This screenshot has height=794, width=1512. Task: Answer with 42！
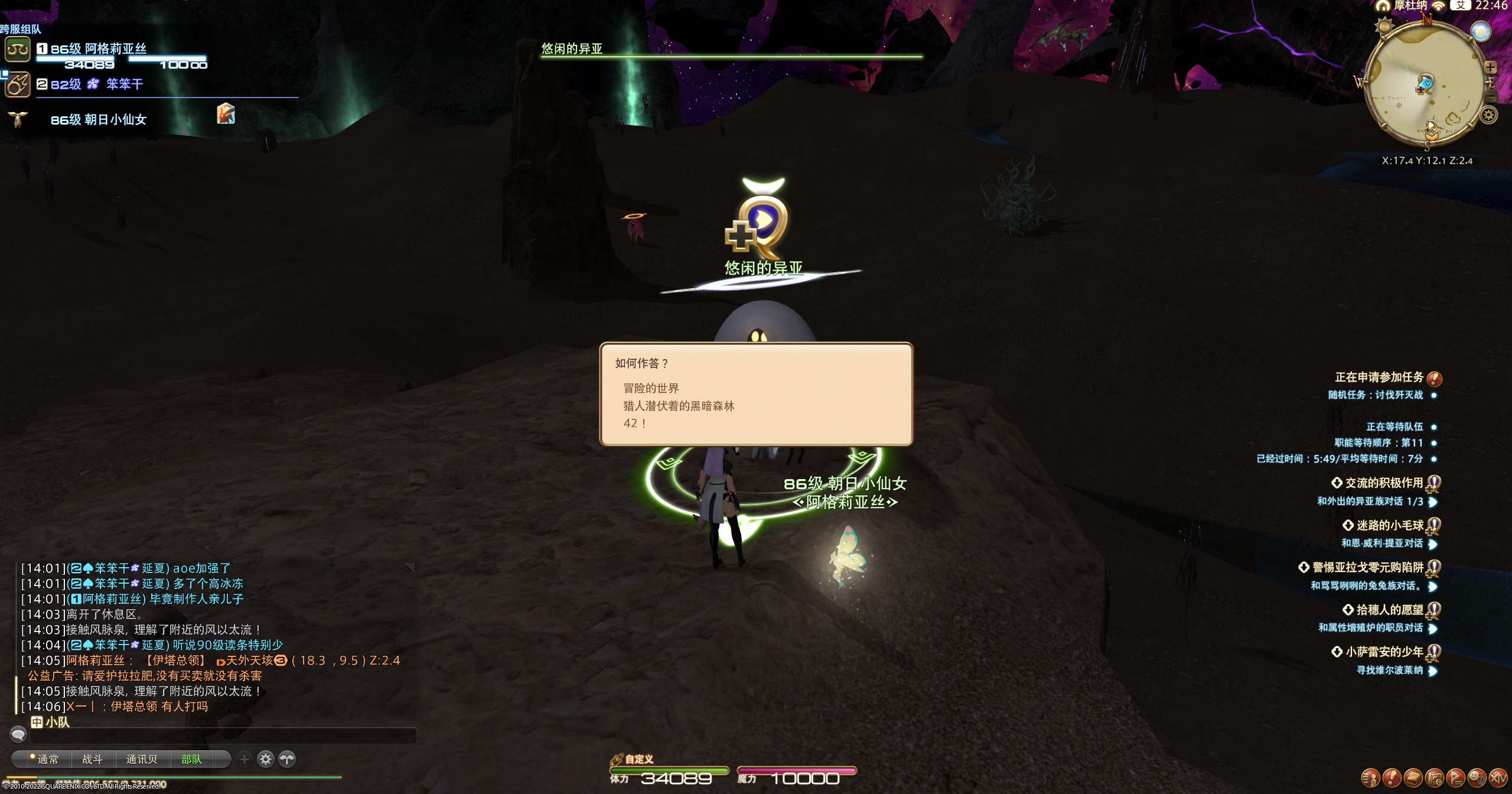(635, 423)
